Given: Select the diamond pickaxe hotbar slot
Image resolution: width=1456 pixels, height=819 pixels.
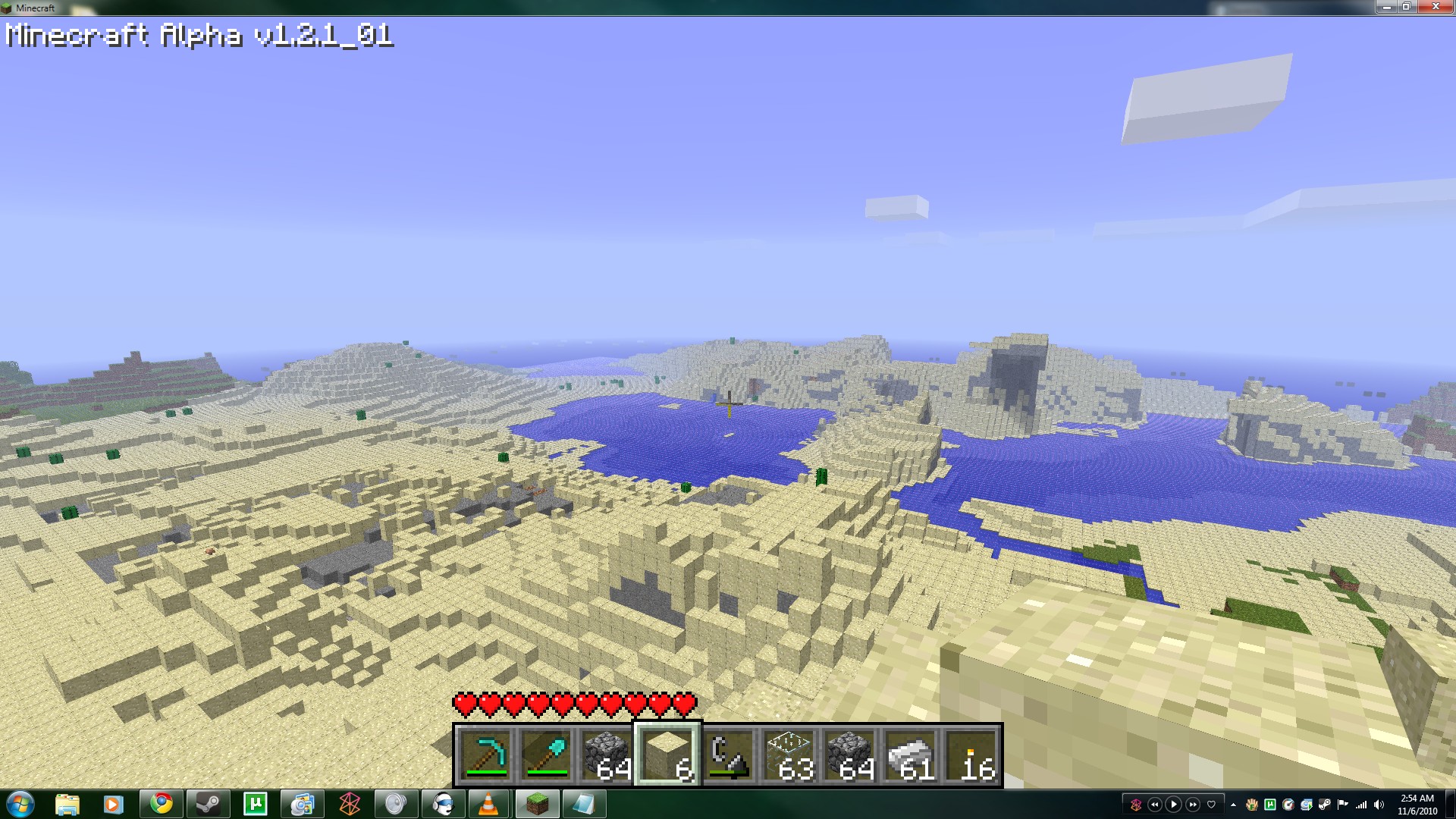Looking at the screenshot, I should point(485,755).
